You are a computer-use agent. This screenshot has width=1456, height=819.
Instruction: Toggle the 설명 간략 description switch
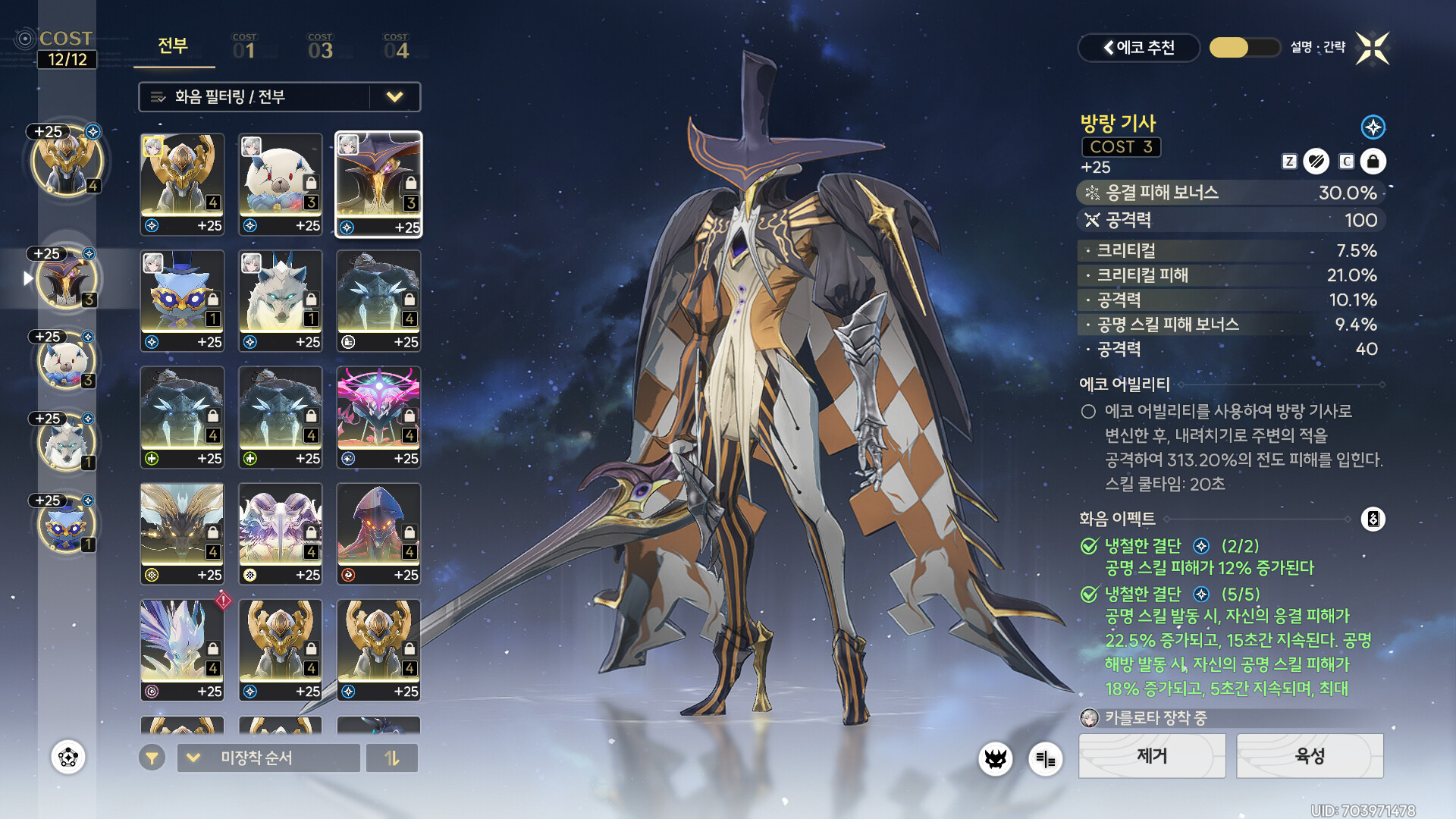pyautogui.click(x=1244, y=48)
